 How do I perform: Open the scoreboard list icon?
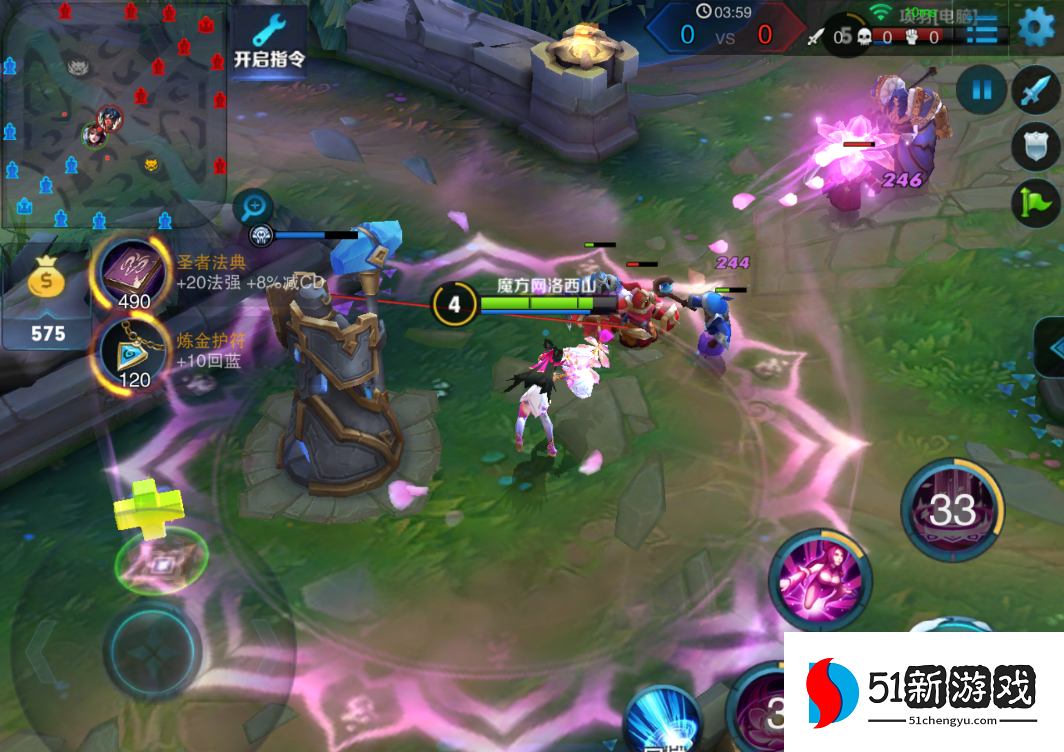[x=982, y=28]
